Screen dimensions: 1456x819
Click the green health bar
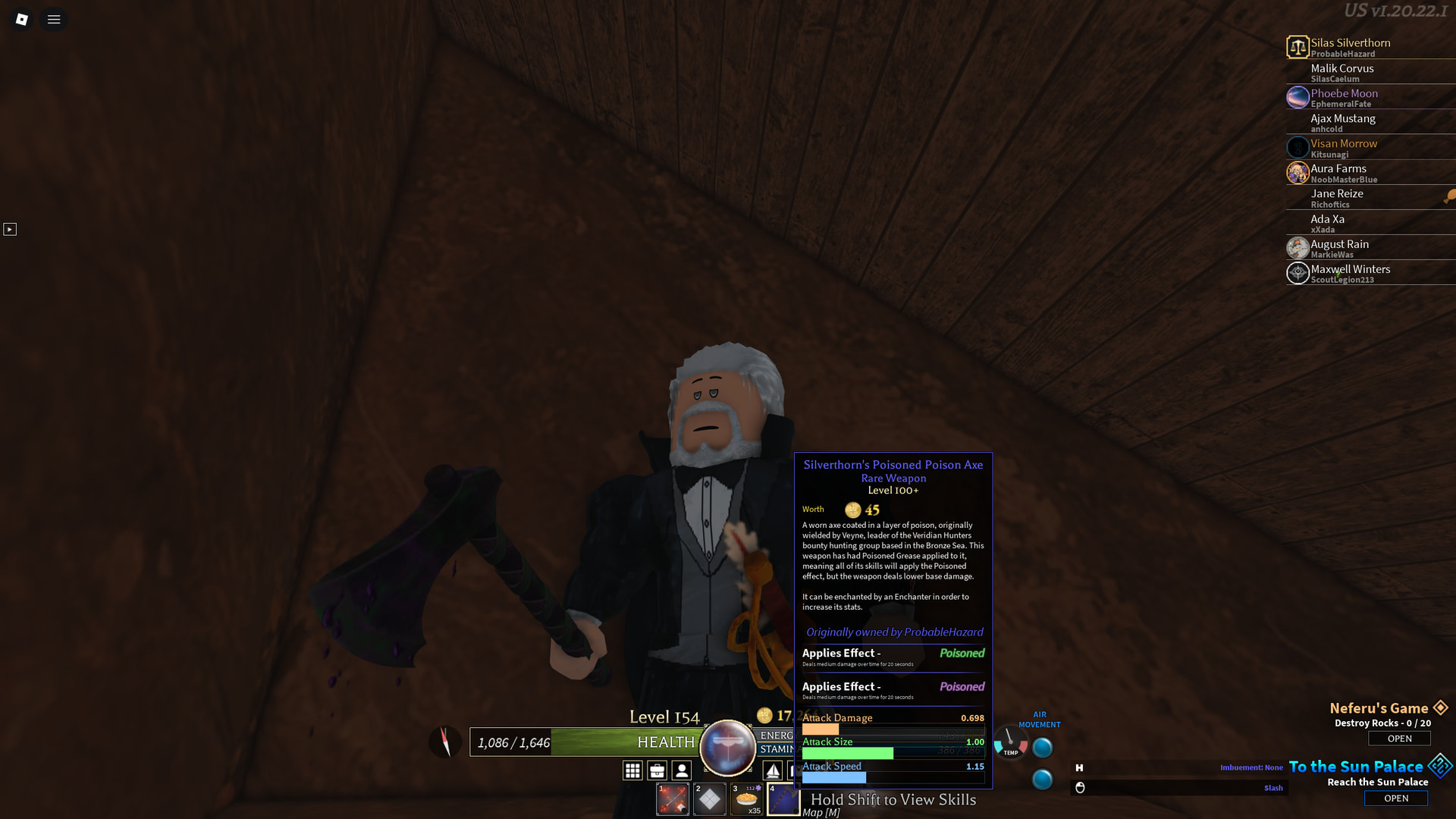pyautogui.click(x=607, y=742)
